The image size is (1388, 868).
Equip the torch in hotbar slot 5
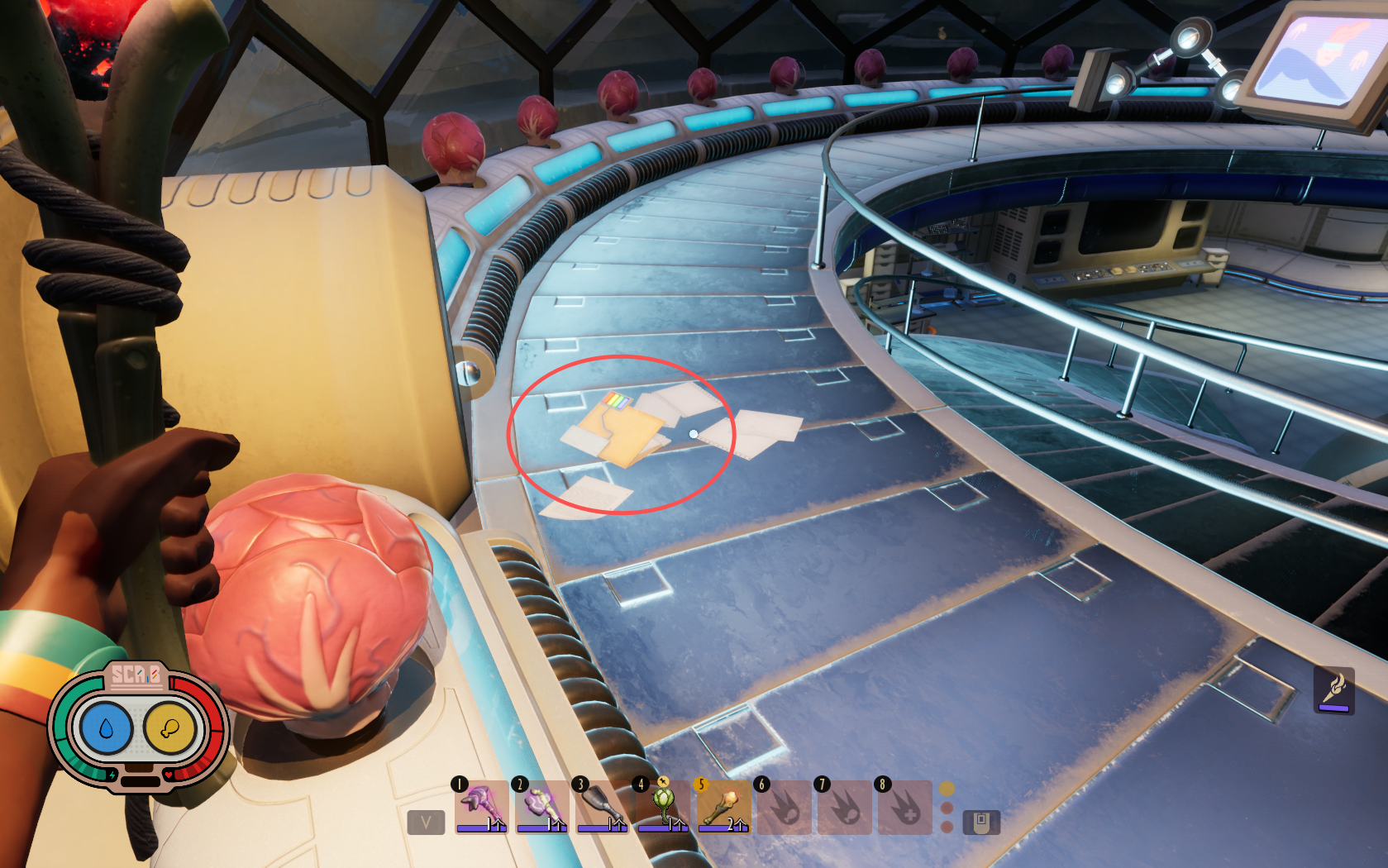click(723, 806)
